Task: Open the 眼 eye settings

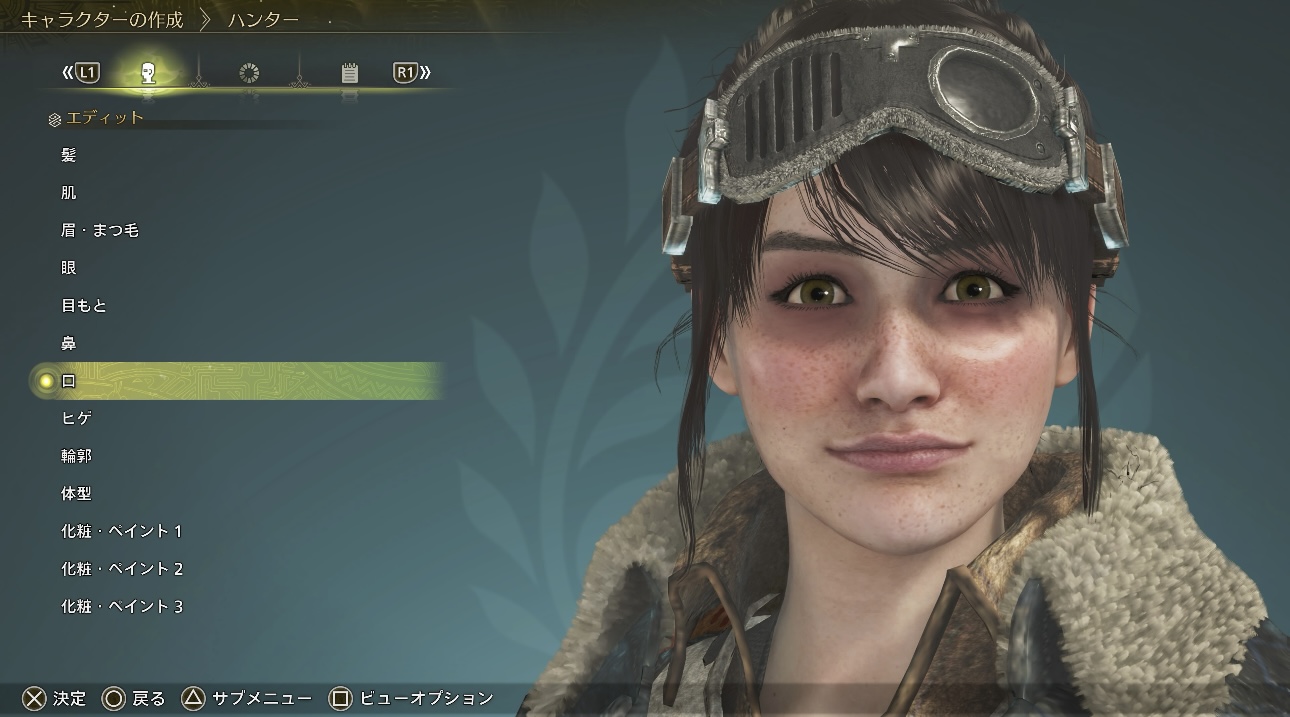Action: (69, 268)
